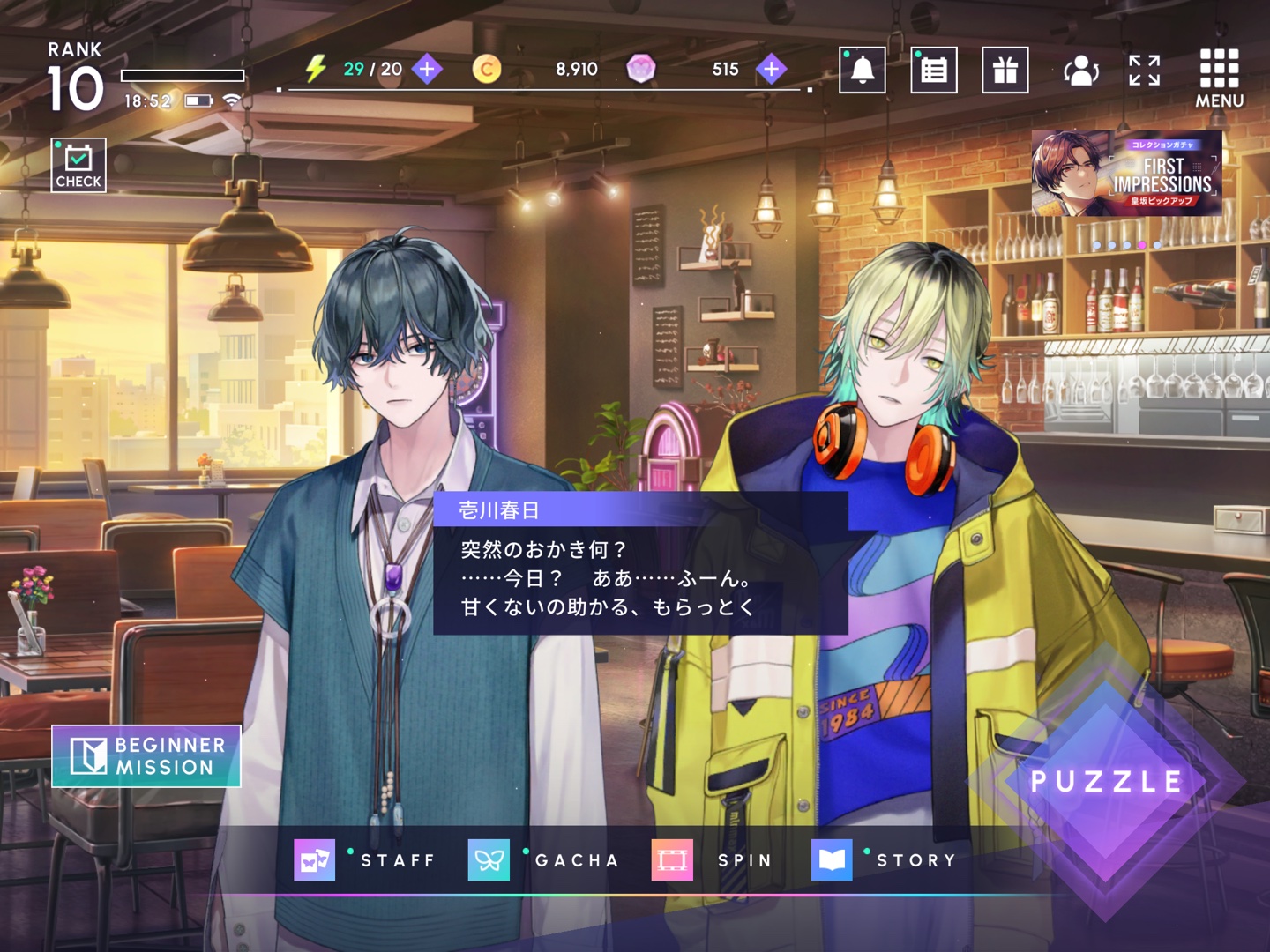The image size is (1270, 952).
Task: Buy more gems with plus button
Action: [x=772, y=69]
